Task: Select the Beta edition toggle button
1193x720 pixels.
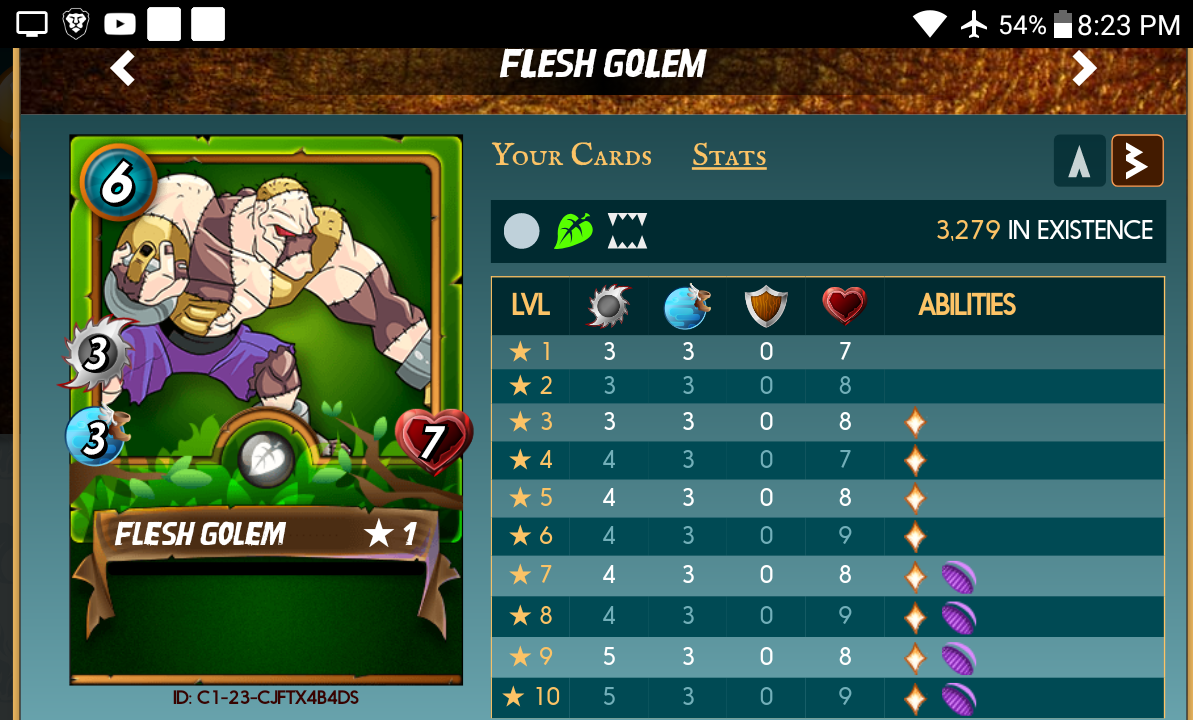Action: 1137,161
